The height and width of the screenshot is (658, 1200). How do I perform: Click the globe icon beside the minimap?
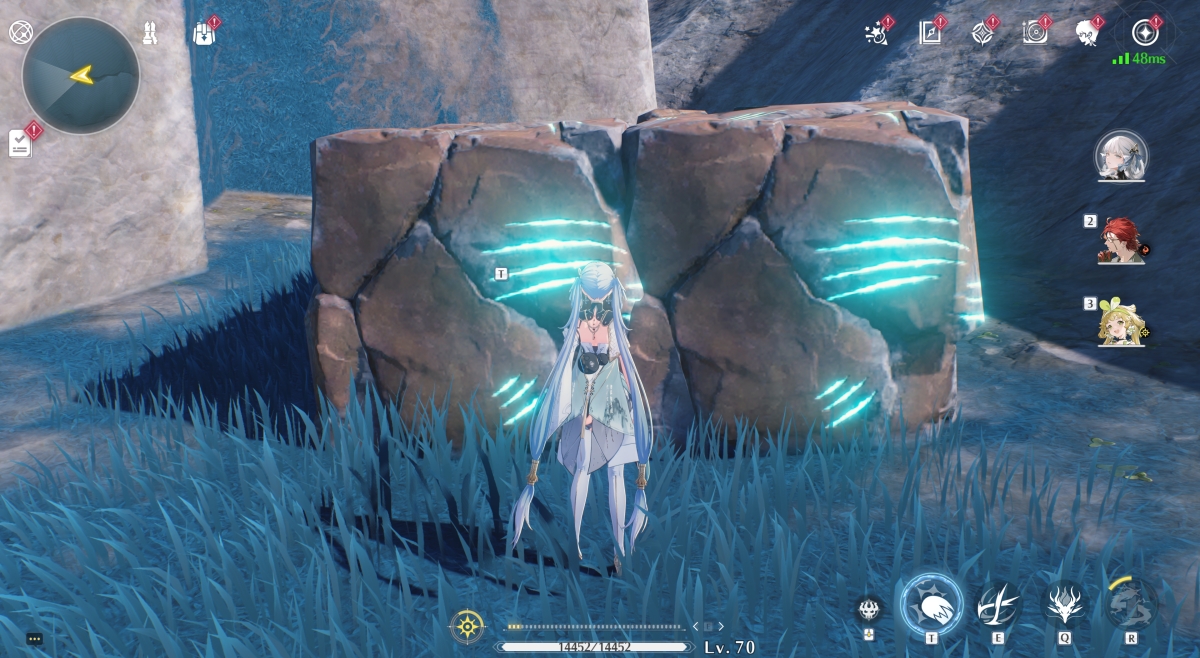point(21,32)
